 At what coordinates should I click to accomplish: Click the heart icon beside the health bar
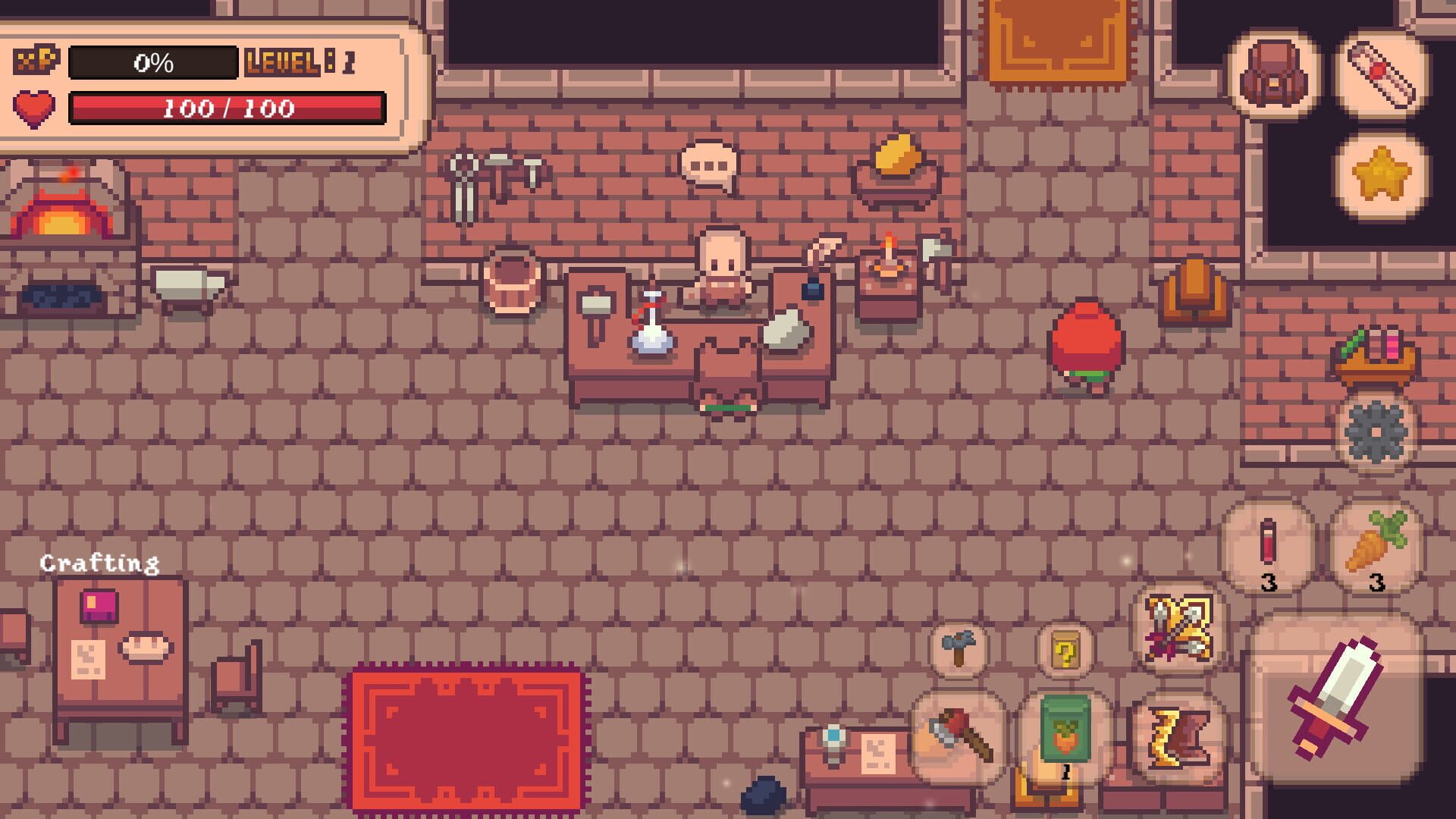tap(35, 108)
